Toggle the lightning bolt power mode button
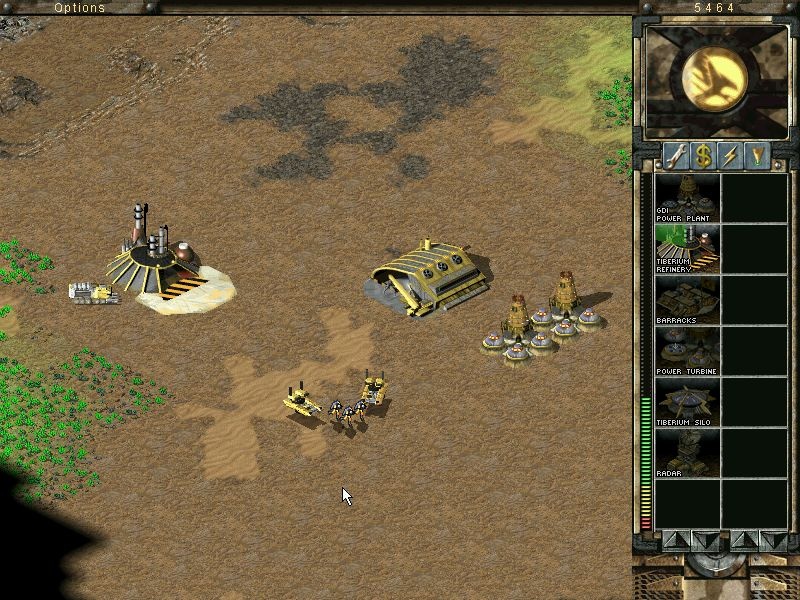The image size is (800, 600). coord(731,156)
